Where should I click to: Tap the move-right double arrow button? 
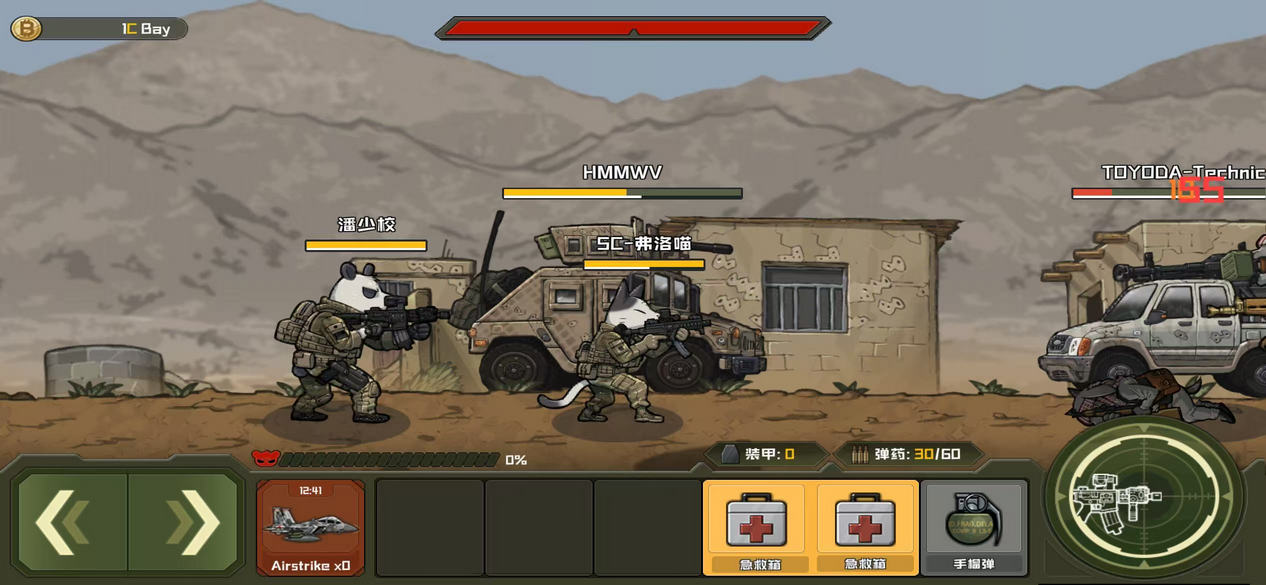(x=187, y=522)
